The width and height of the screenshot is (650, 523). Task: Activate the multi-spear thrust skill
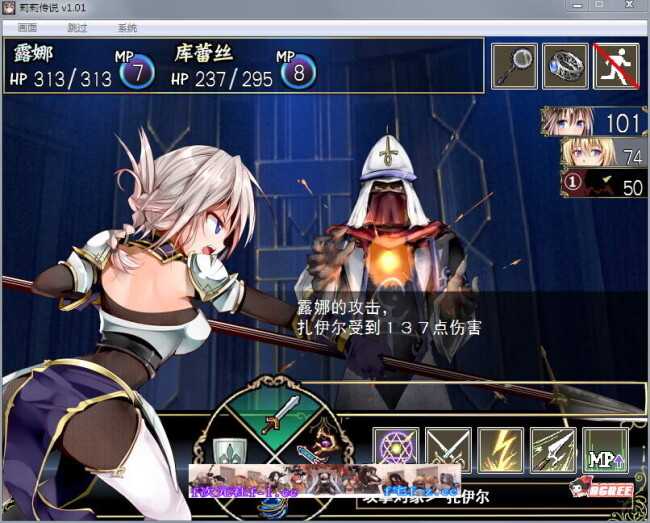tap(552, 449)
